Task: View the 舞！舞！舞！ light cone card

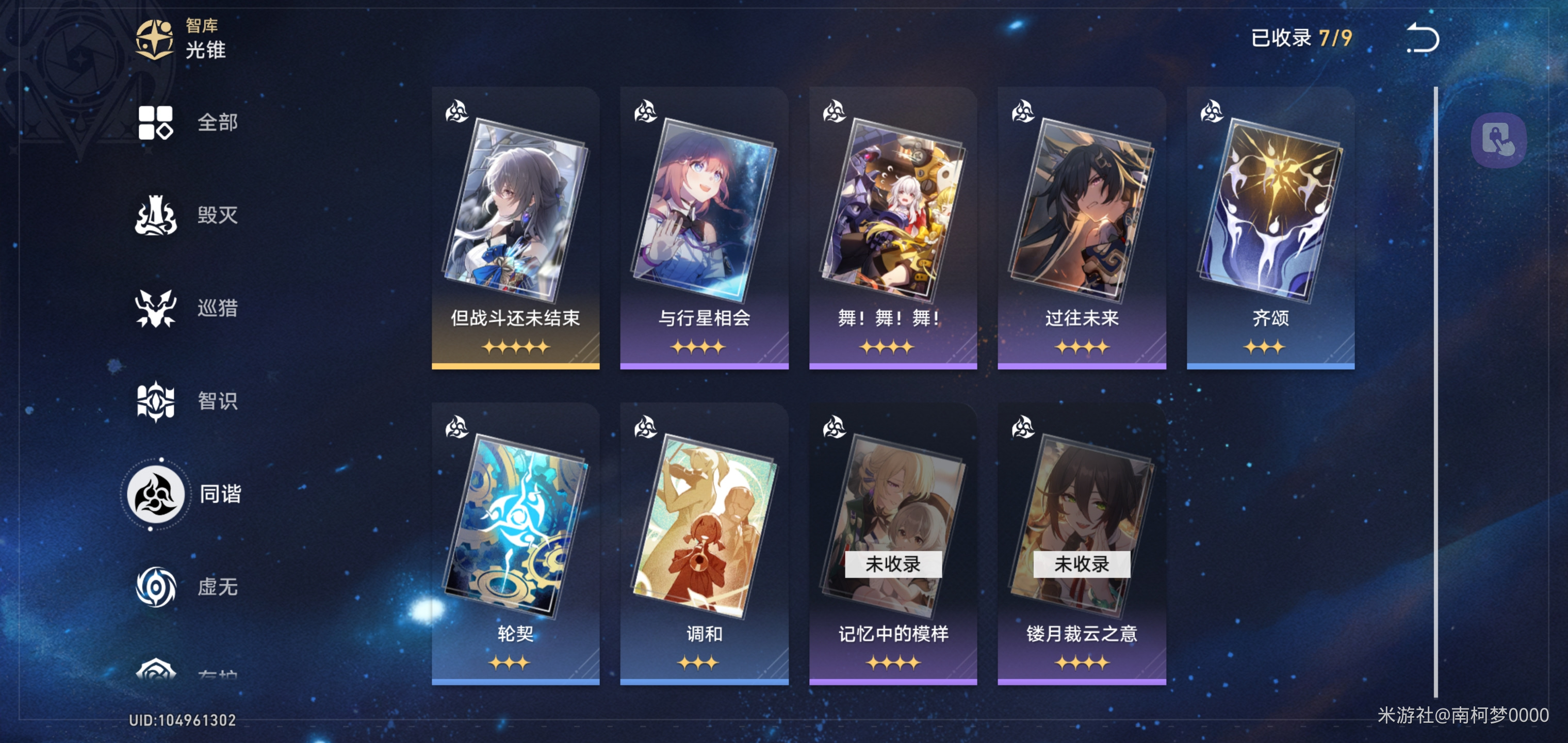Action: [x=892, y=229]
